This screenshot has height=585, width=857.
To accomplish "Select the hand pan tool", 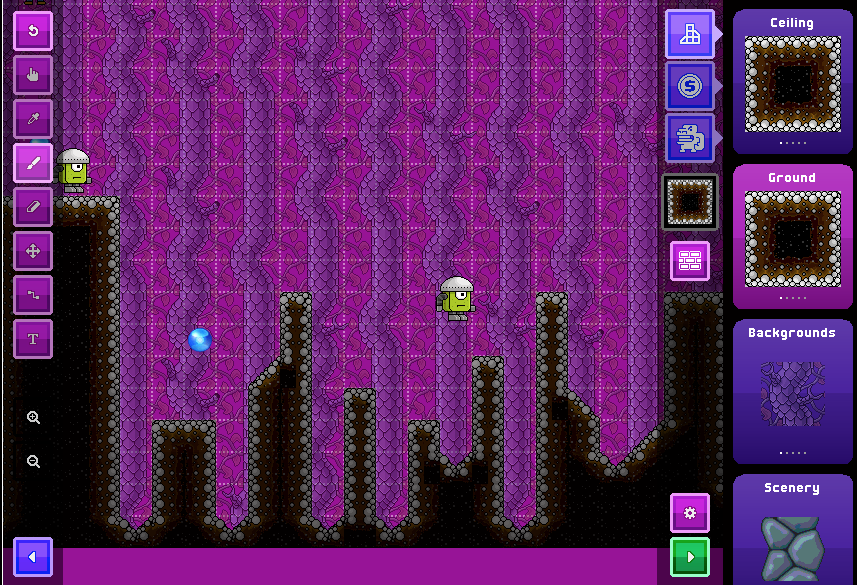I will (x=33, y=75).
